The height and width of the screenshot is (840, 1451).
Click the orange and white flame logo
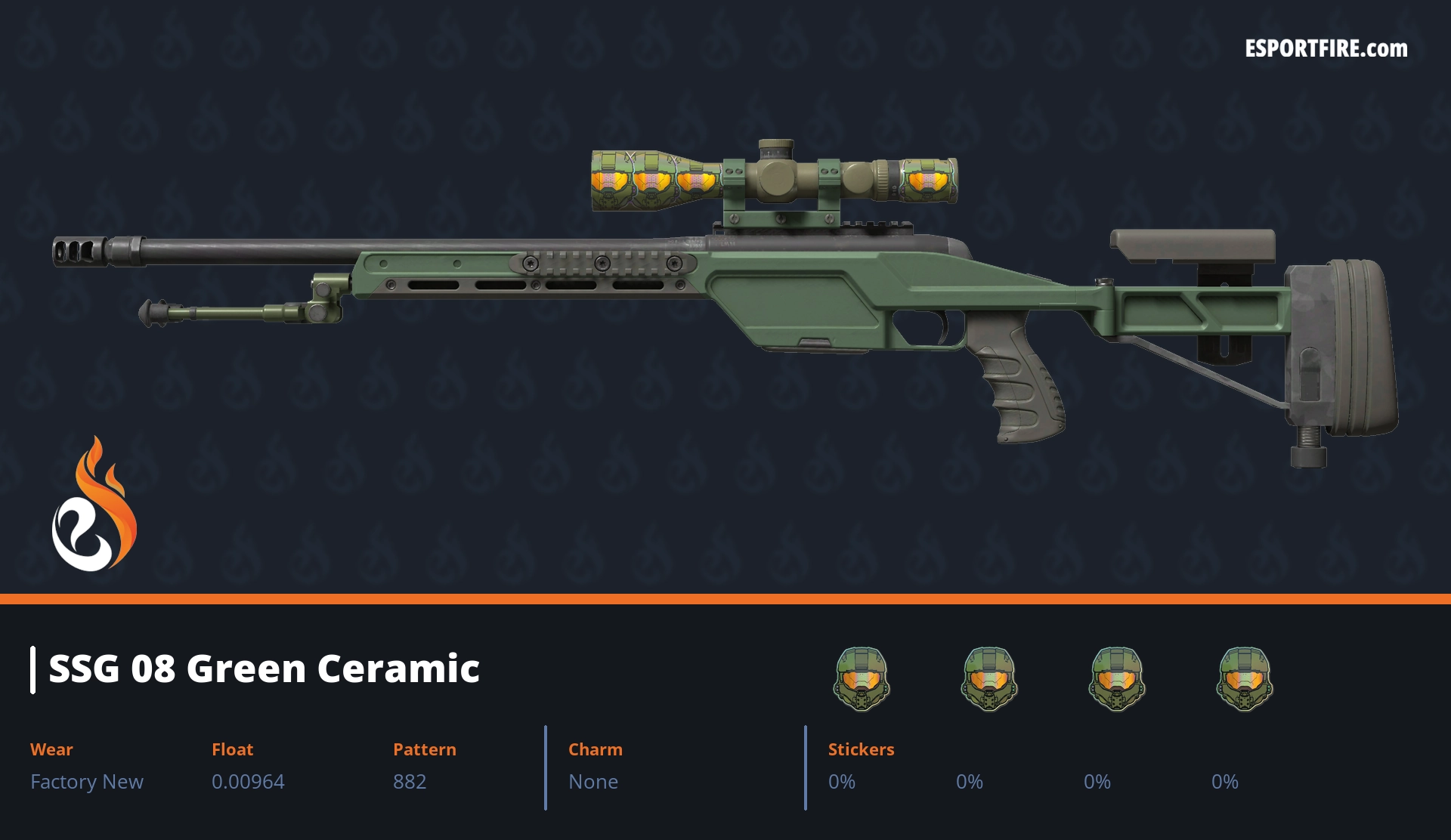[94, 505]
